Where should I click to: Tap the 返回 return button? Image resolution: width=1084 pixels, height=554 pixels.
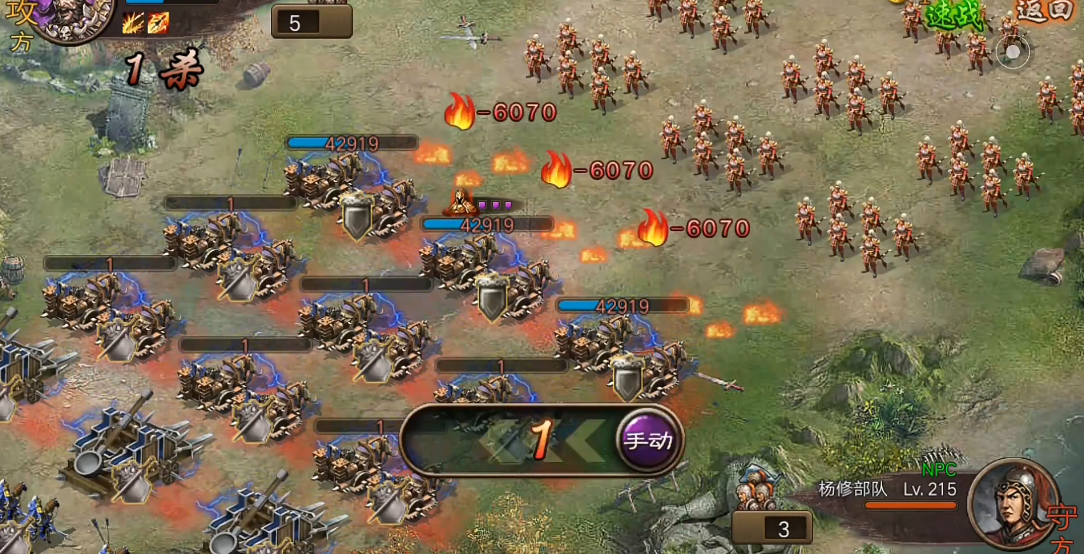click(x=1043, y=10)
